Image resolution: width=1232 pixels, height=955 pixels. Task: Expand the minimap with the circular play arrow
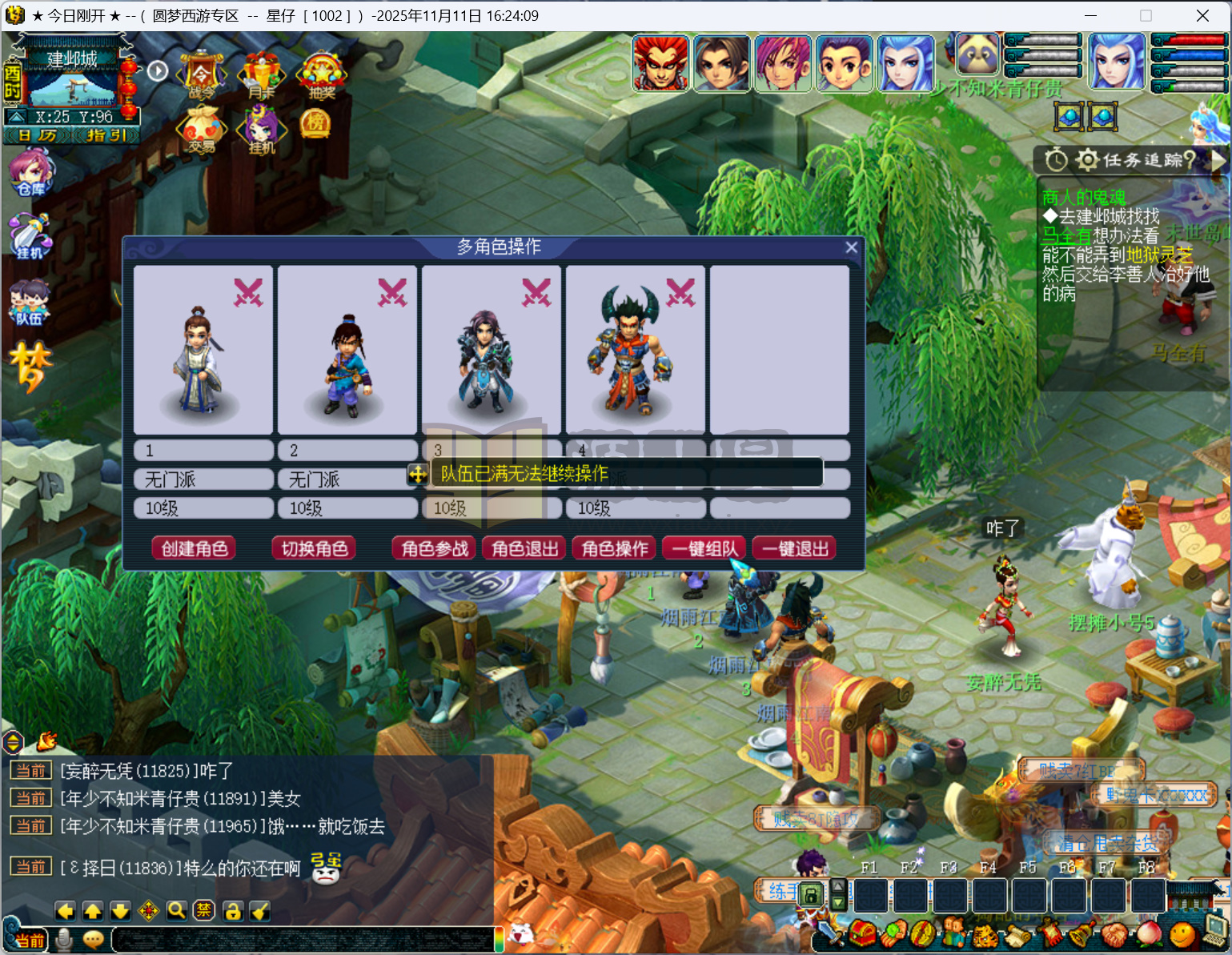click(157, 70)
